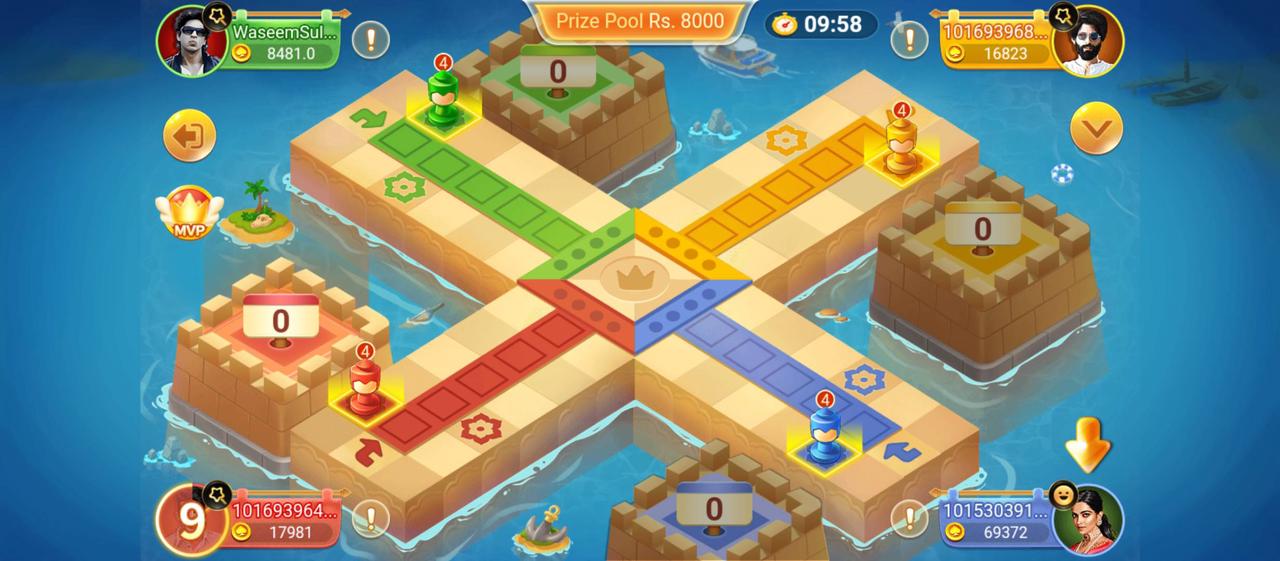Click the exclamation icon beside WaseemSul
The width and height of the screenshot is (1280, 561).
[x=371, y=40]
